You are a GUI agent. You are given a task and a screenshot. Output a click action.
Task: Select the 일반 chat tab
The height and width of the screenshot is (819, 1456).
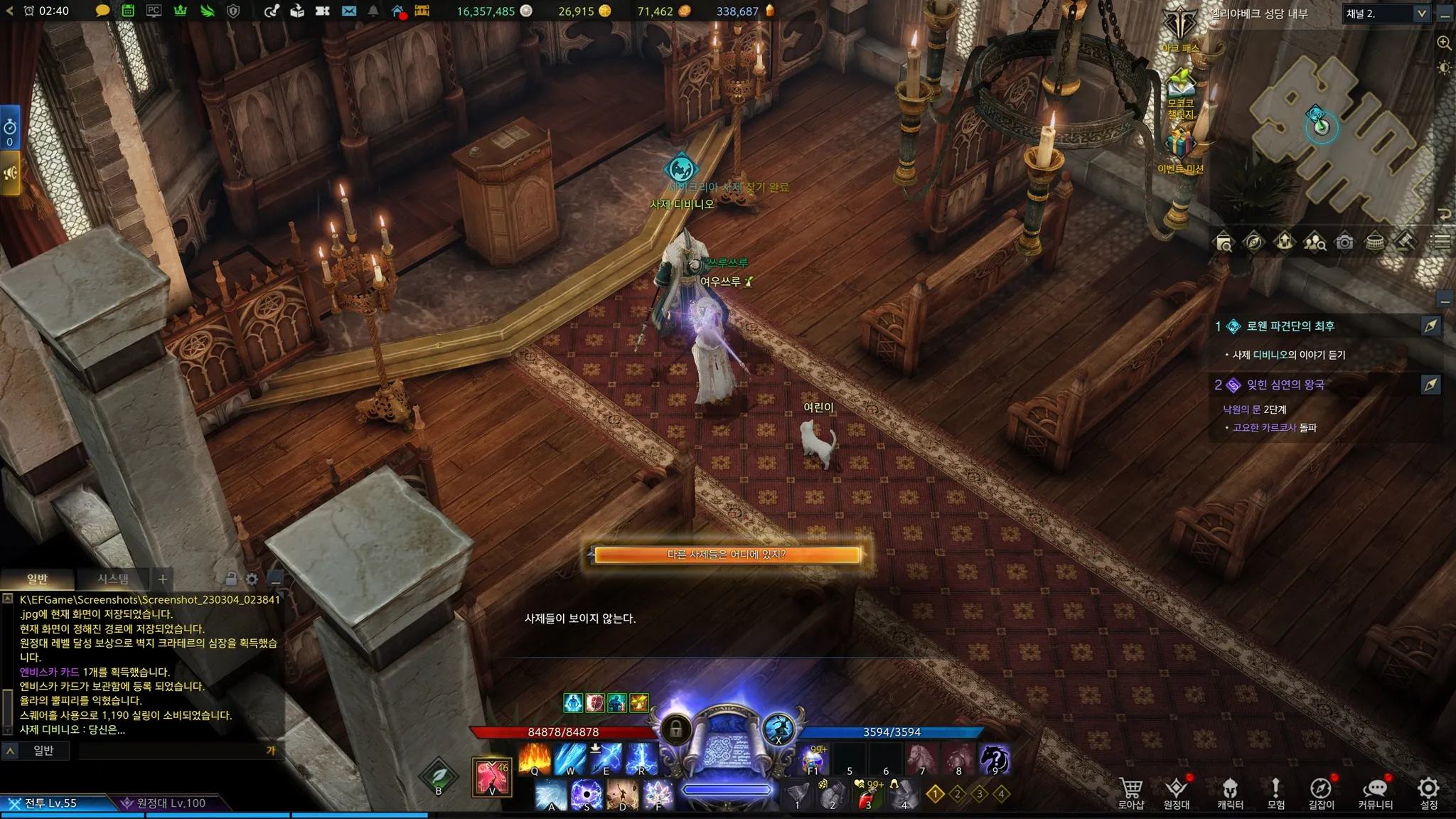click(x=37, y=579)
